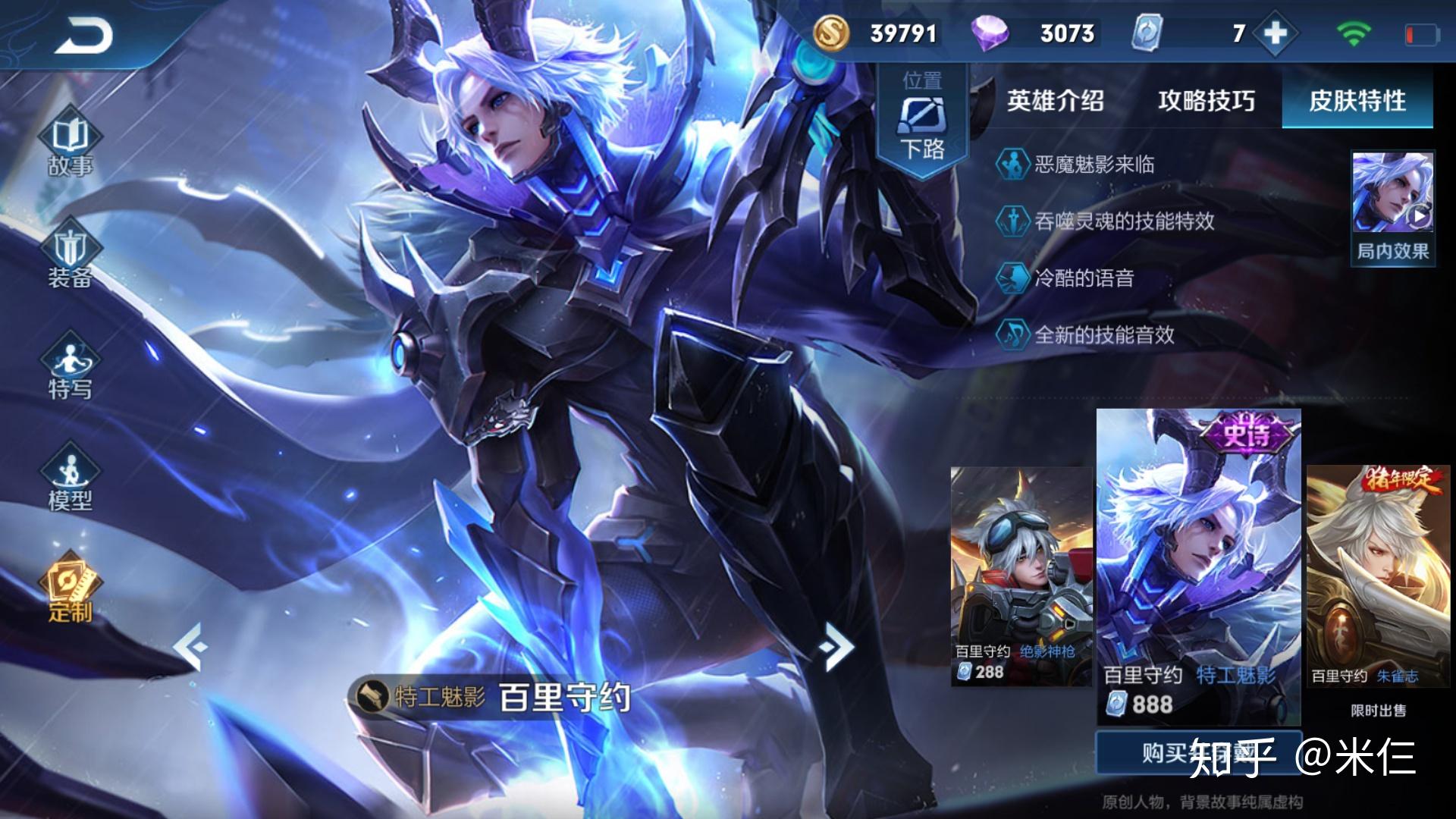1456x819 pixels.
Task: Click the purple diamond currency icon
Action: [990, 33]
